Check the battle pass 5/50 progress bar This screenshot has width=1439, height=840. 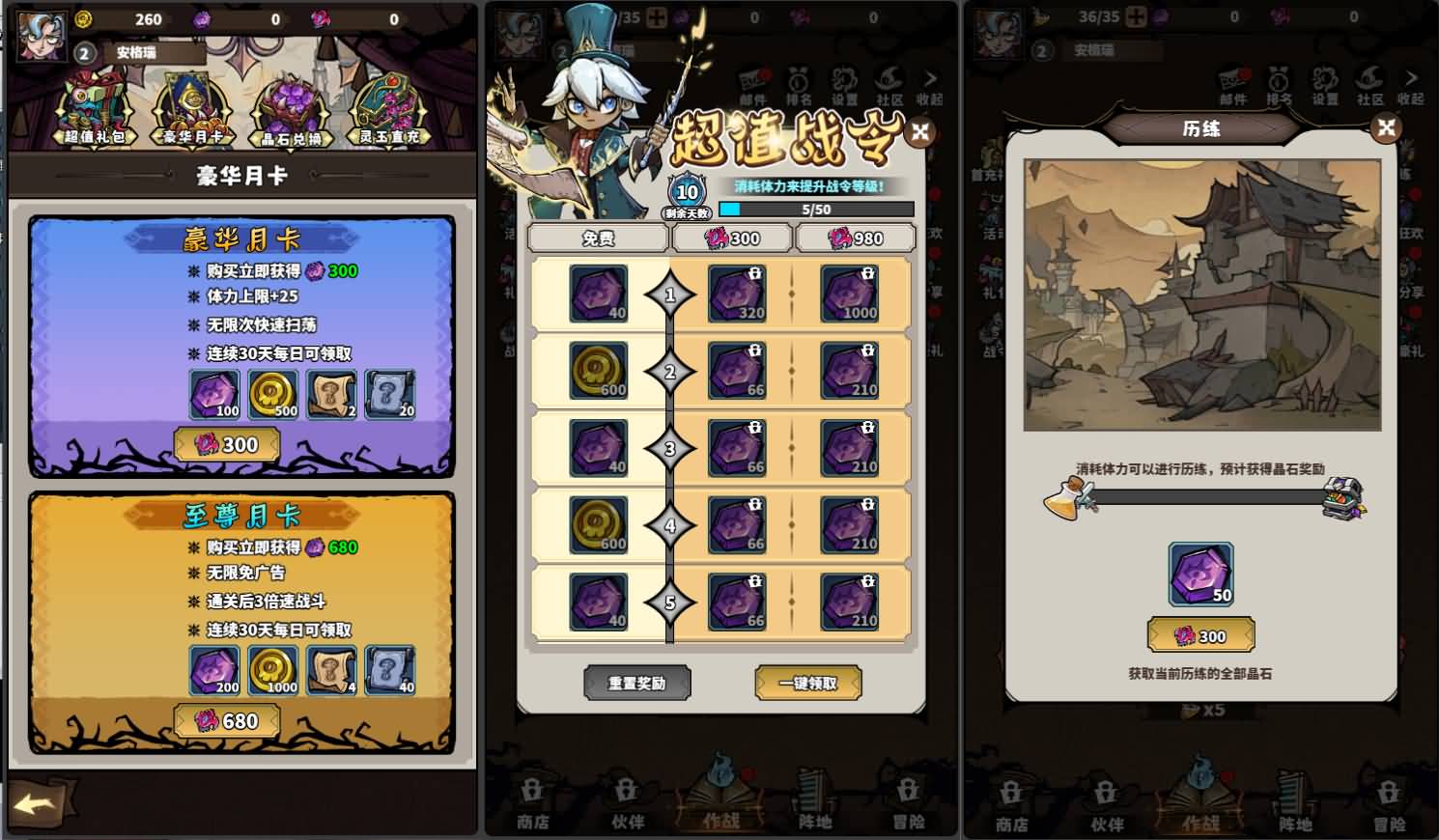click(x=814, y=209)
